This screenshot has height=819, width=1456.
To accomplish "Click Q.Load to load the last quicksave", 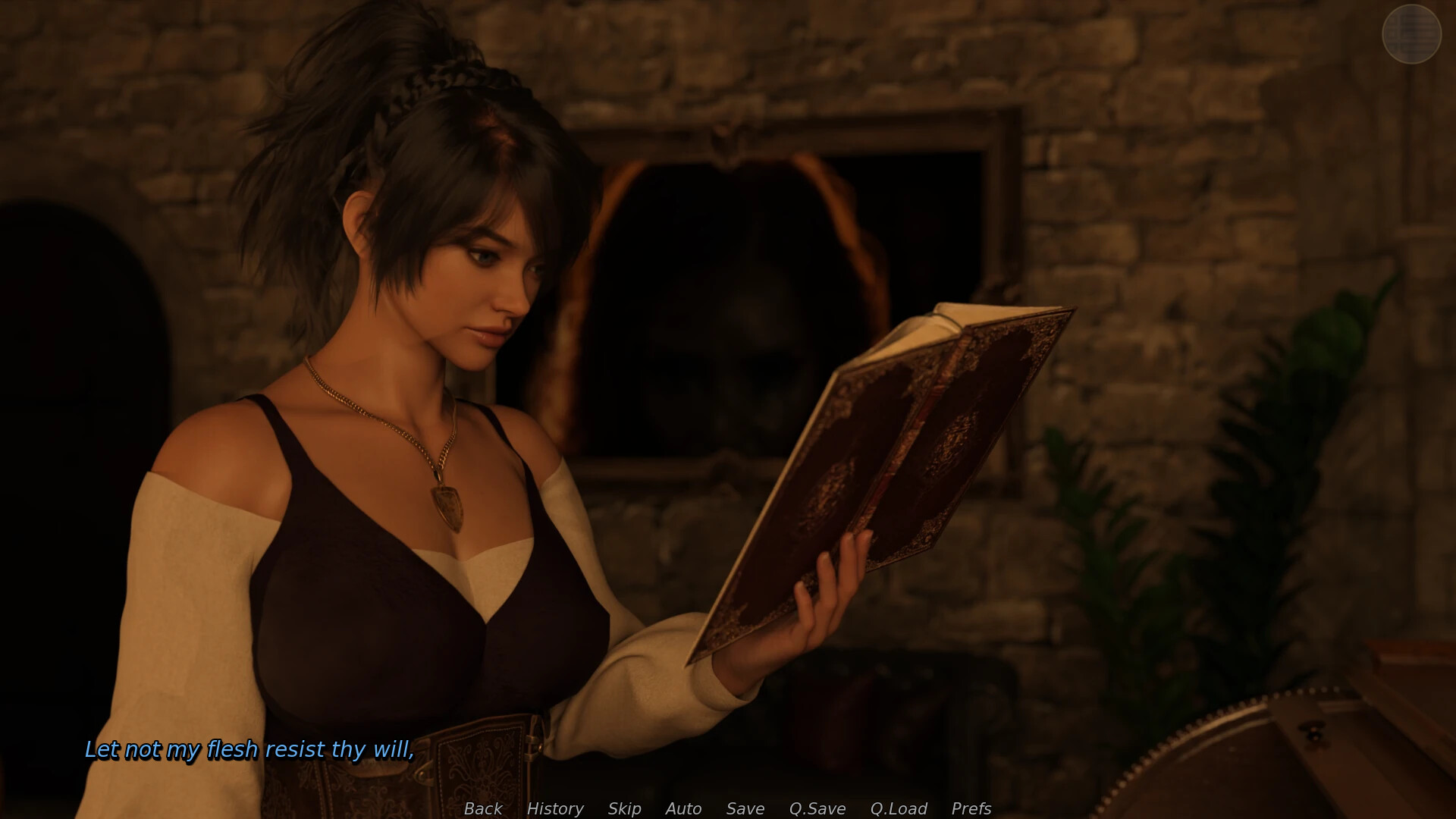I will click(899, 808).
